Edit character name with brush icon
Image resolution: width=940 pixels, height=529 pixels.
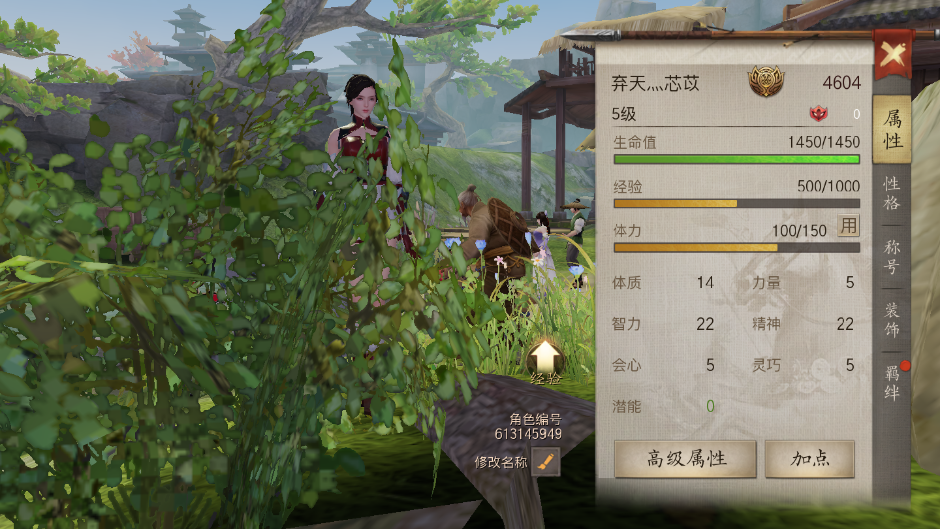[x=546, y=462]
